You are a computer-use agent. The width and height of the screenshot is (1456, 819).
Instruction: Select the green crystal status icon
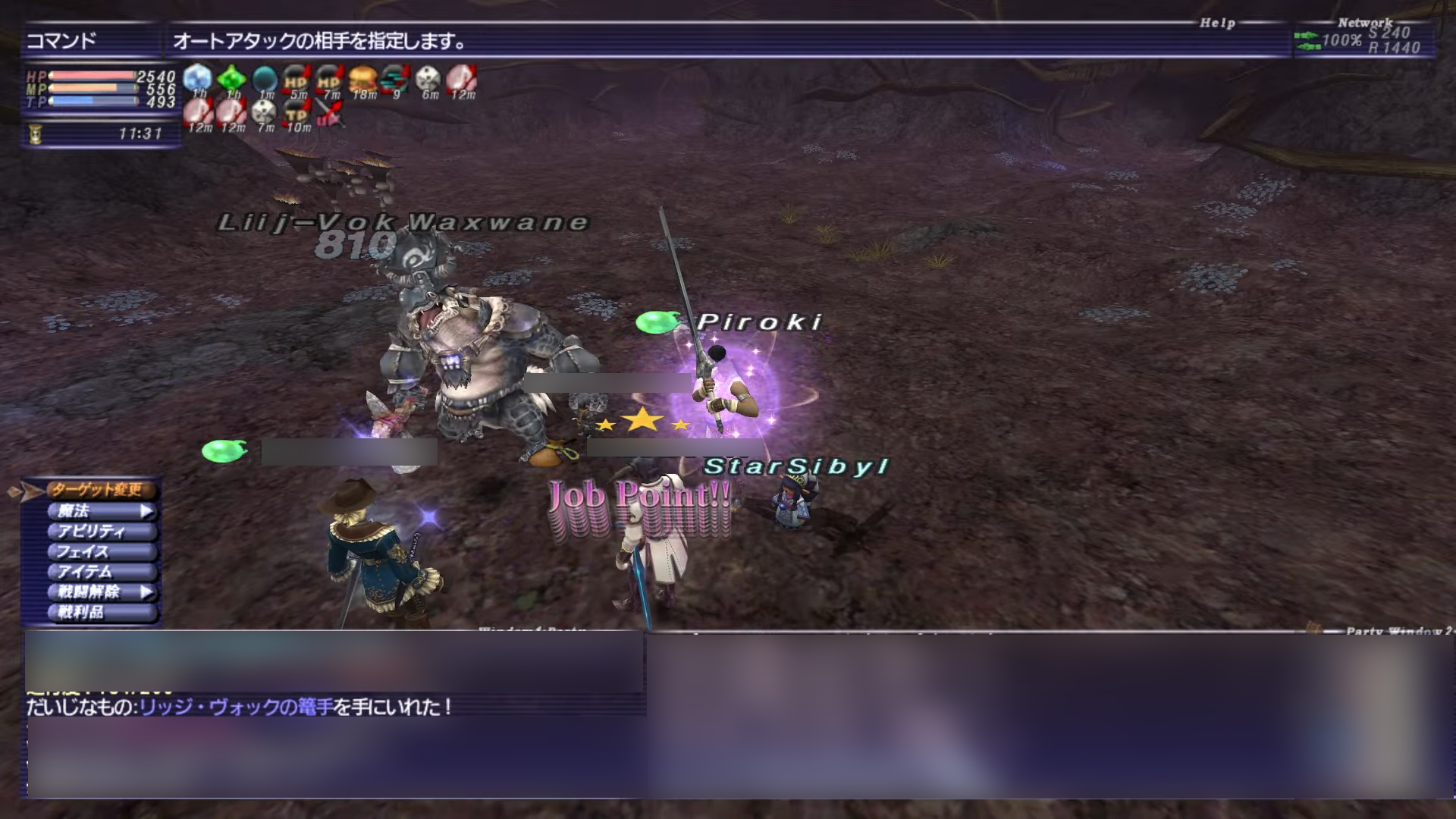point(231,79)
